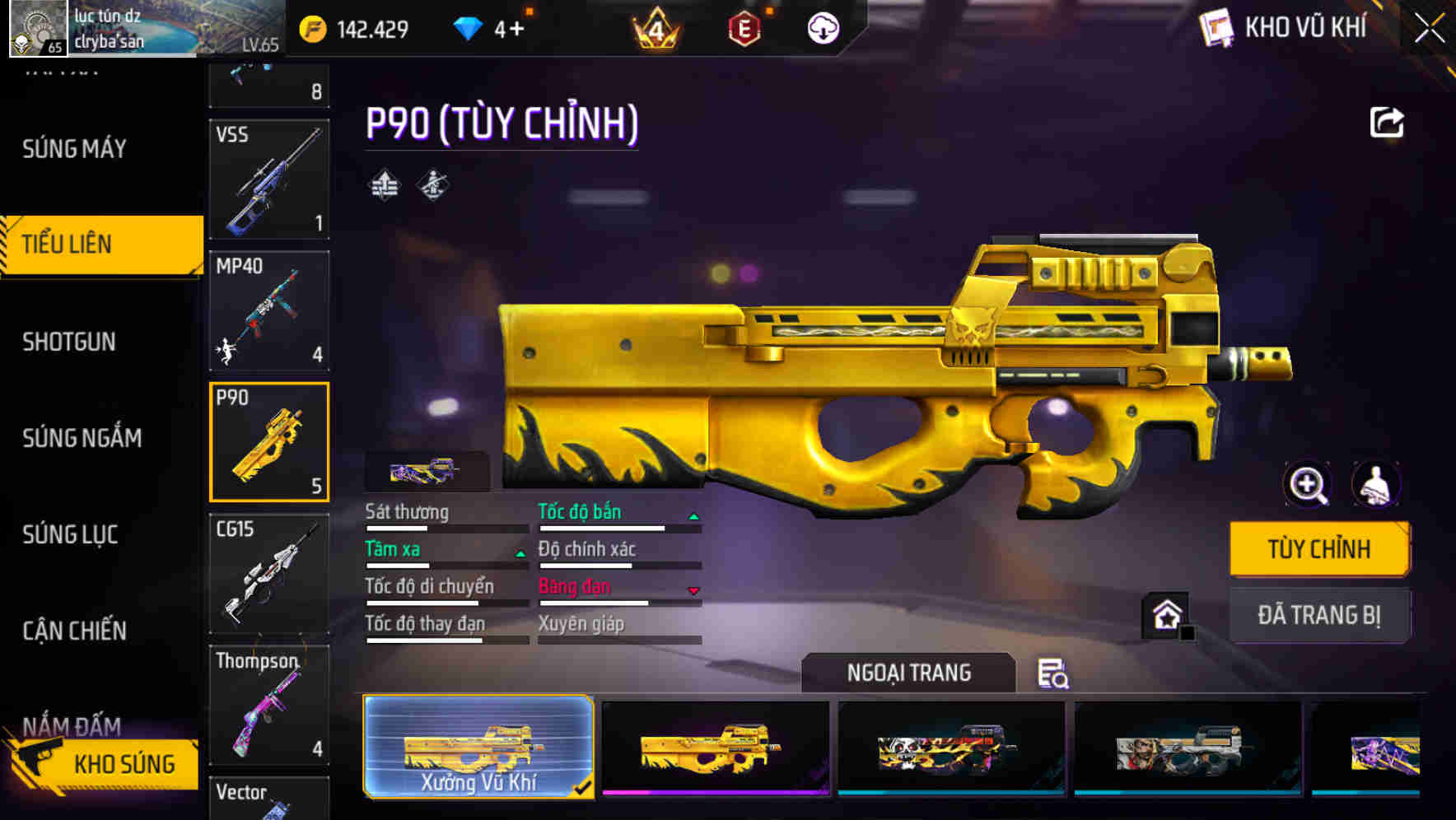Click the share weapon icon top right
The image size is (1456, 820).
[1387, 121]
